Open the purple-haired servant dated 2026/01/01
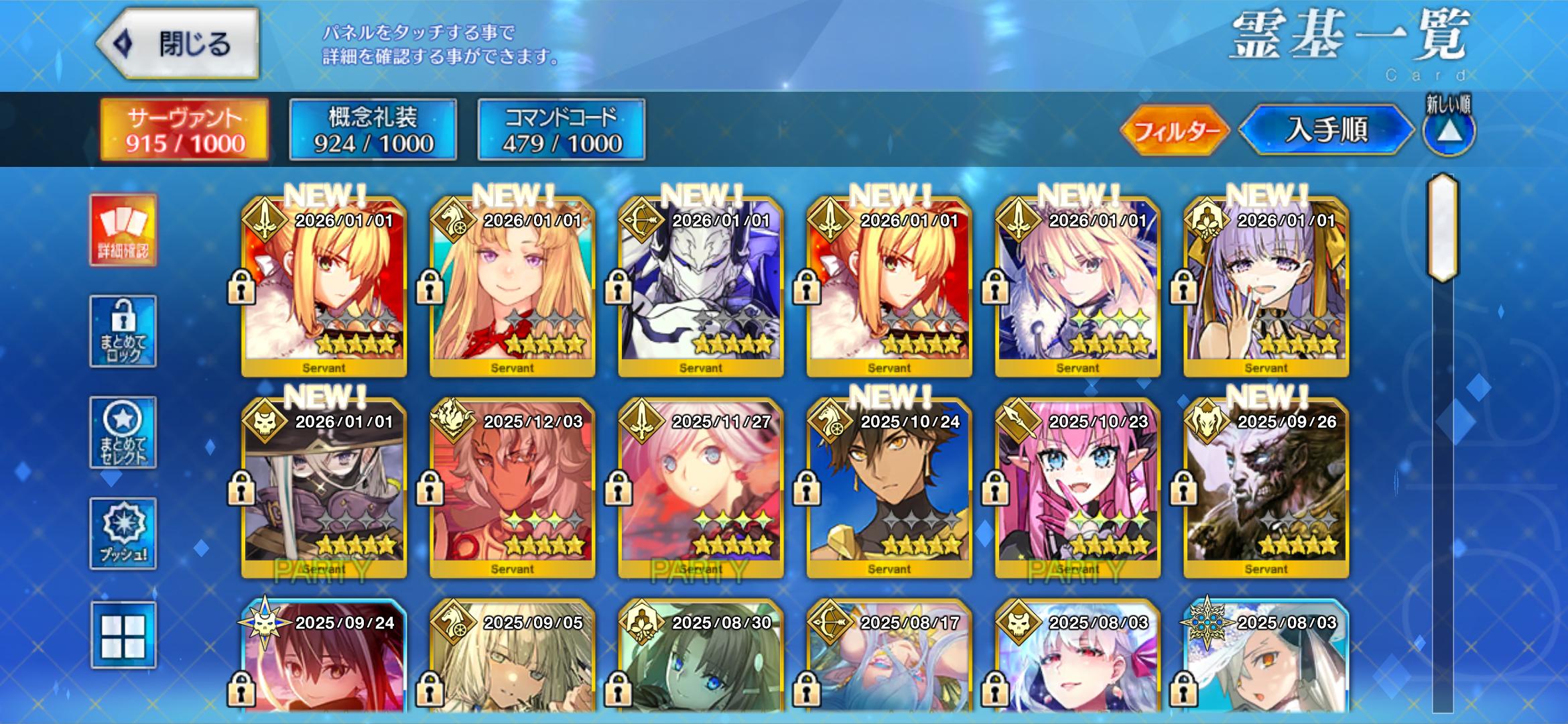1568x724 pixels. tap(1266, 287)
